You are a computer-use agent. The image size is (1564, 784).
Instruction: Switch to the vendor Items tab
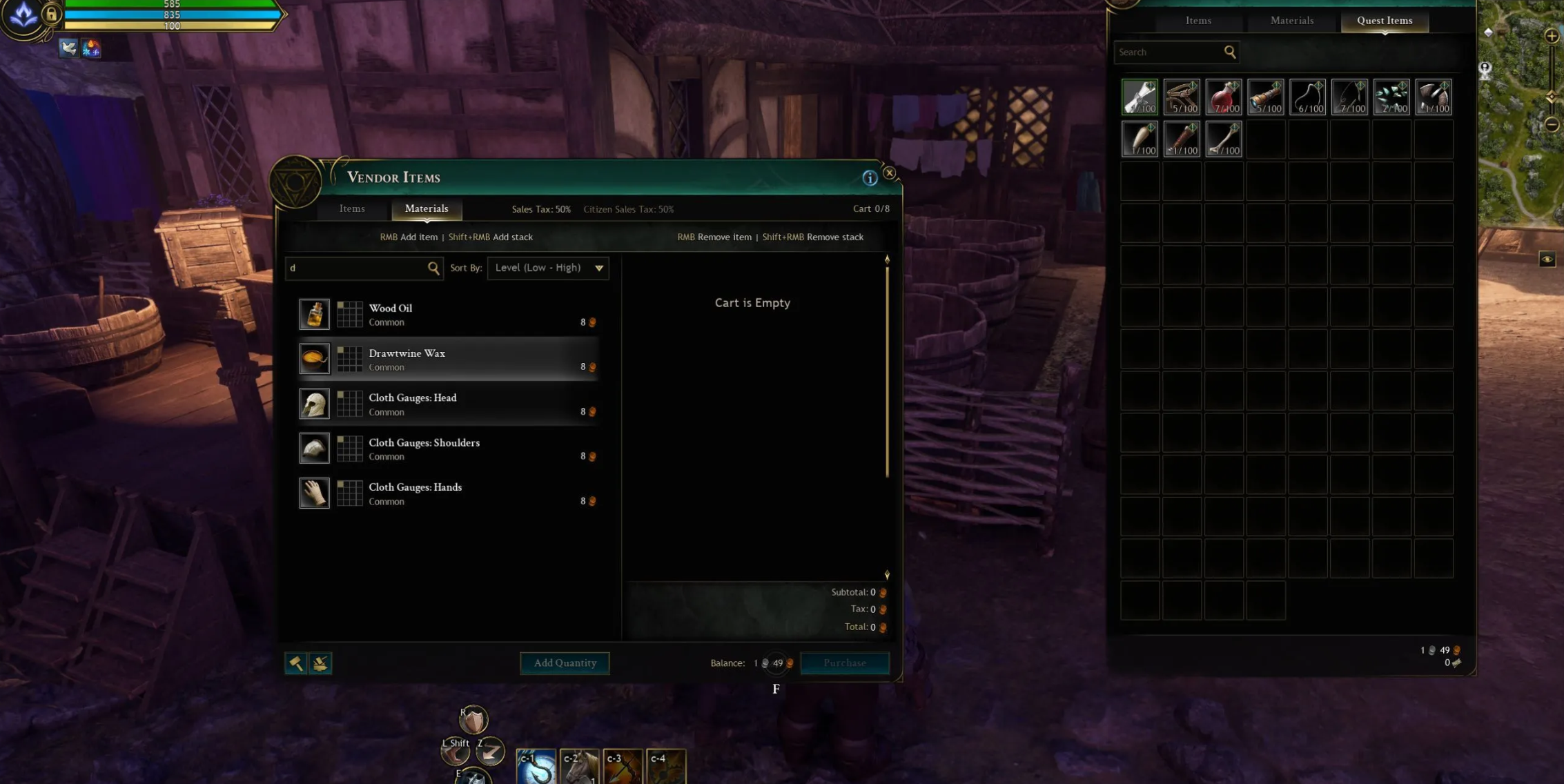pyautogui.click(x=352, y=208)
